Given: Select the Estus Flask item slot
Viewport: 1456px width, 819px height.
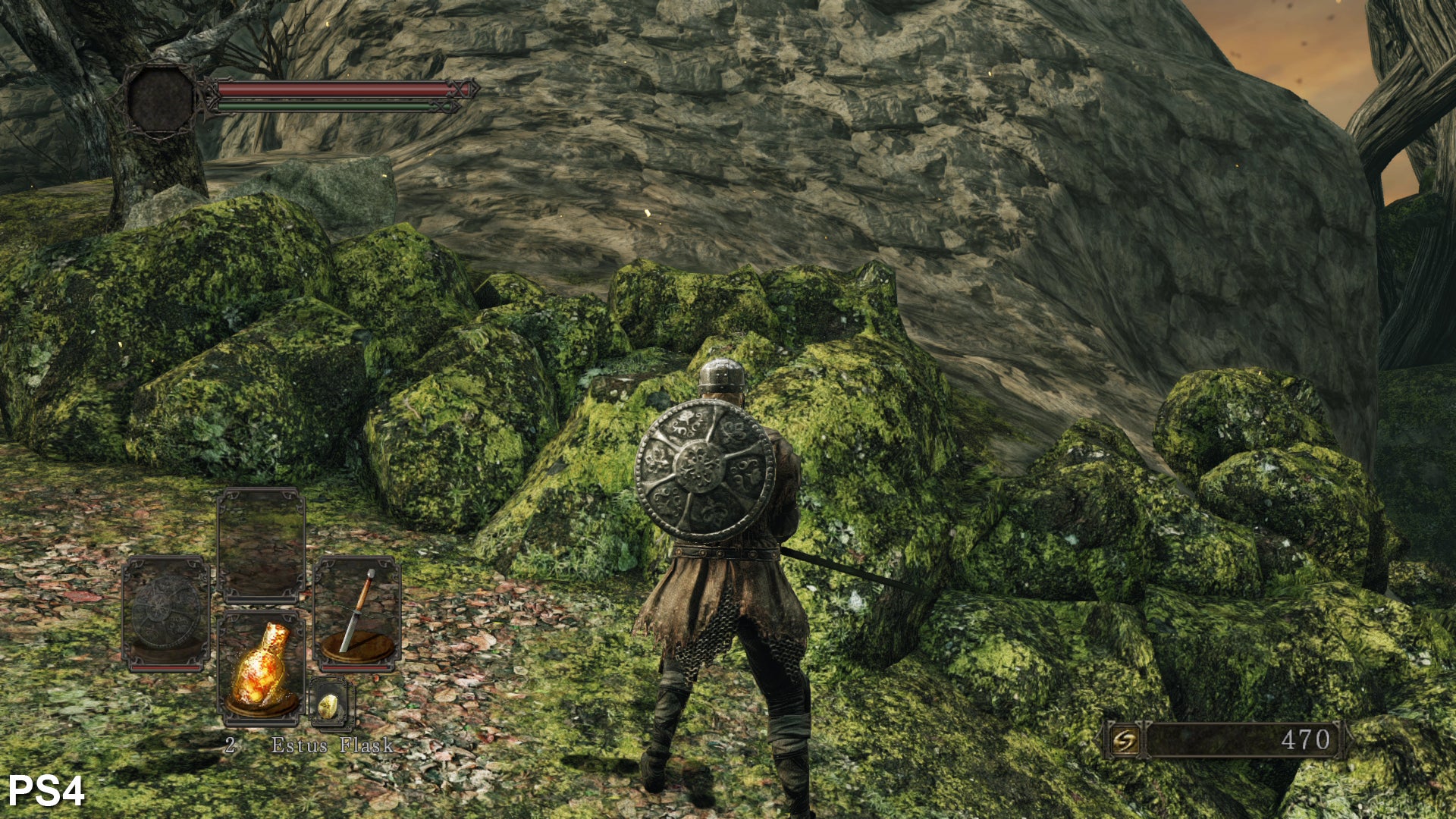Looking at the screenshot, I should tap(262, 665).
